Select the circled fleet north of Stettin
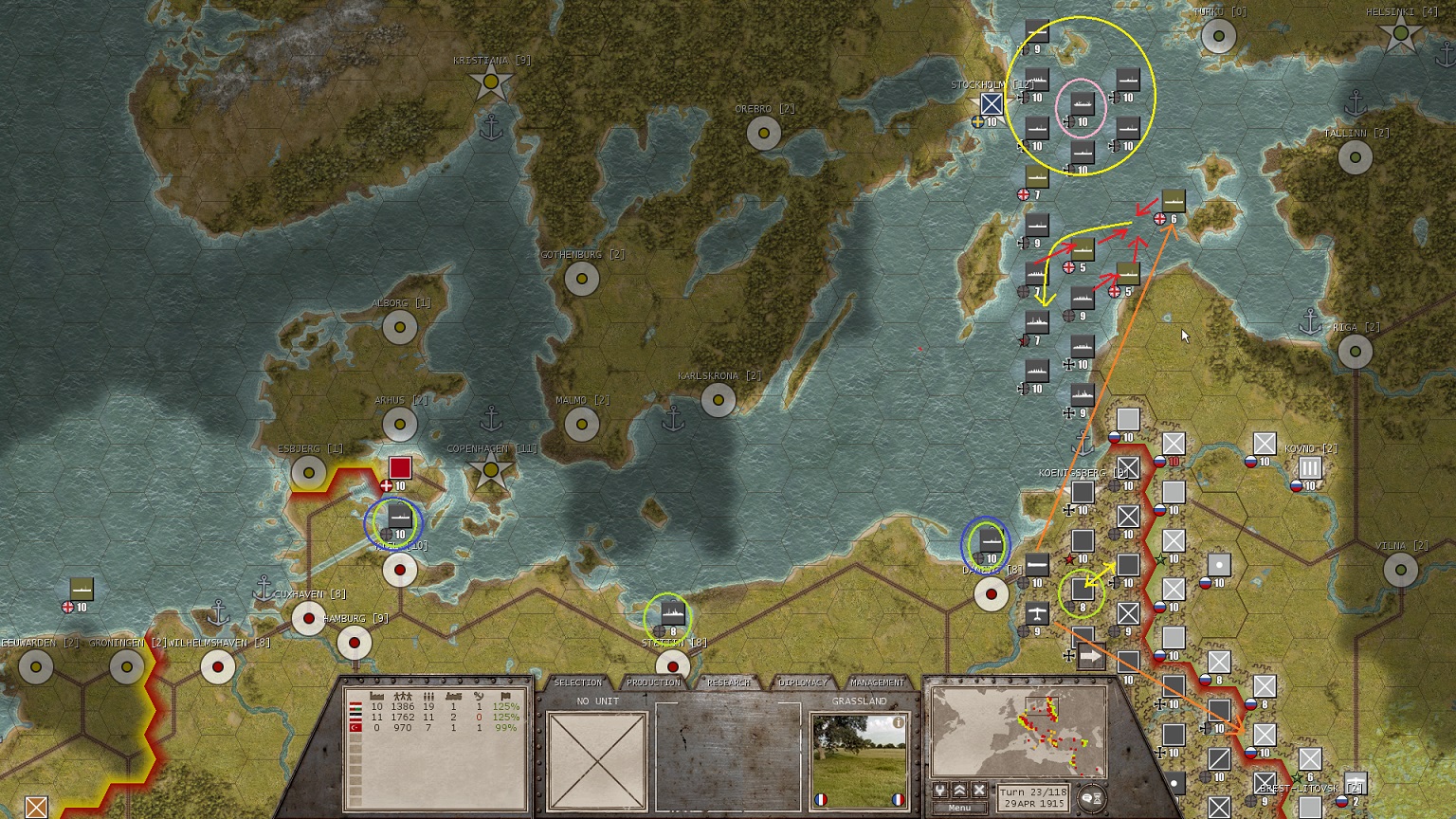The image size is (1456, 819). click(672, 614)
